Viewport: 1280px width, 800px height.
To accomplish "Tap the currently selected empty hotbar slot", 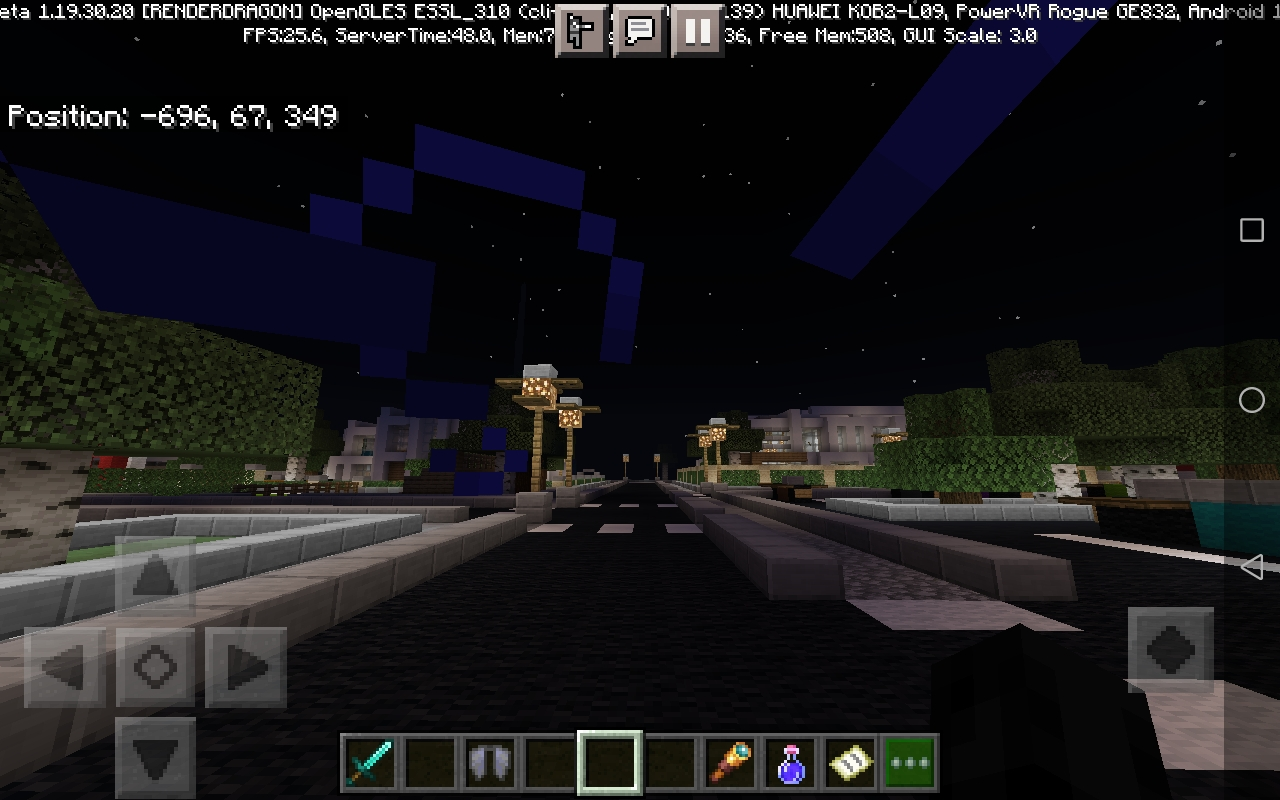I will point(609,761).
